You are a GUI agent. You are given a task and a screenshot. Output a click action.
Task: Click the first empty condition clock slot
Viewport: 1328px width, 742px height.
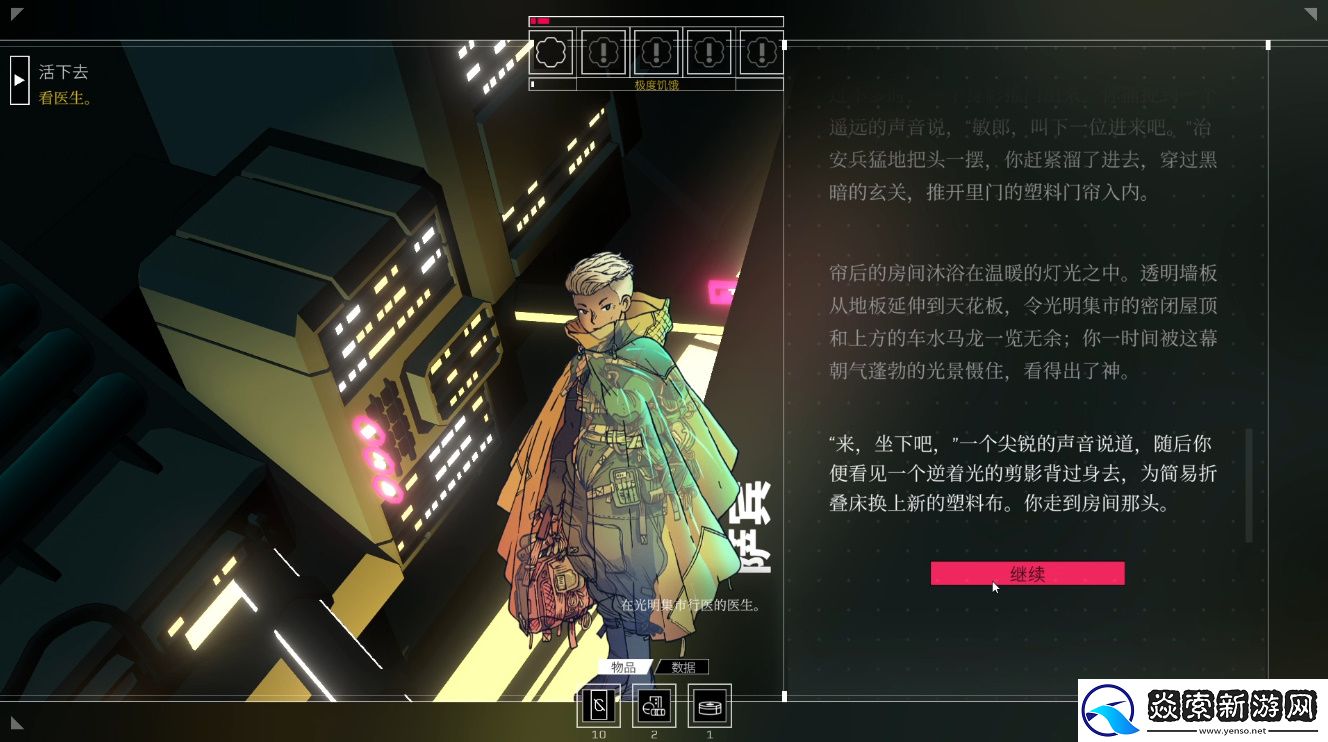point(549,52)
